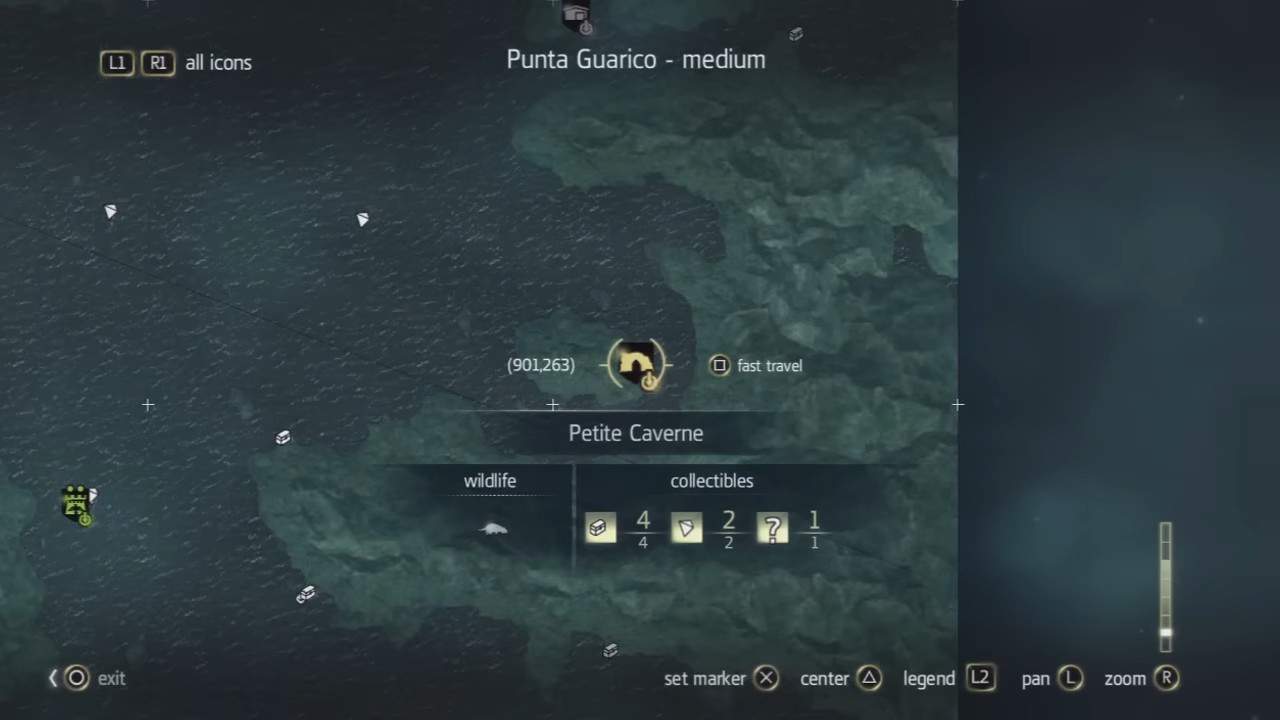Select the animus fragment icon showing 2/2

(x=686, y=528)
